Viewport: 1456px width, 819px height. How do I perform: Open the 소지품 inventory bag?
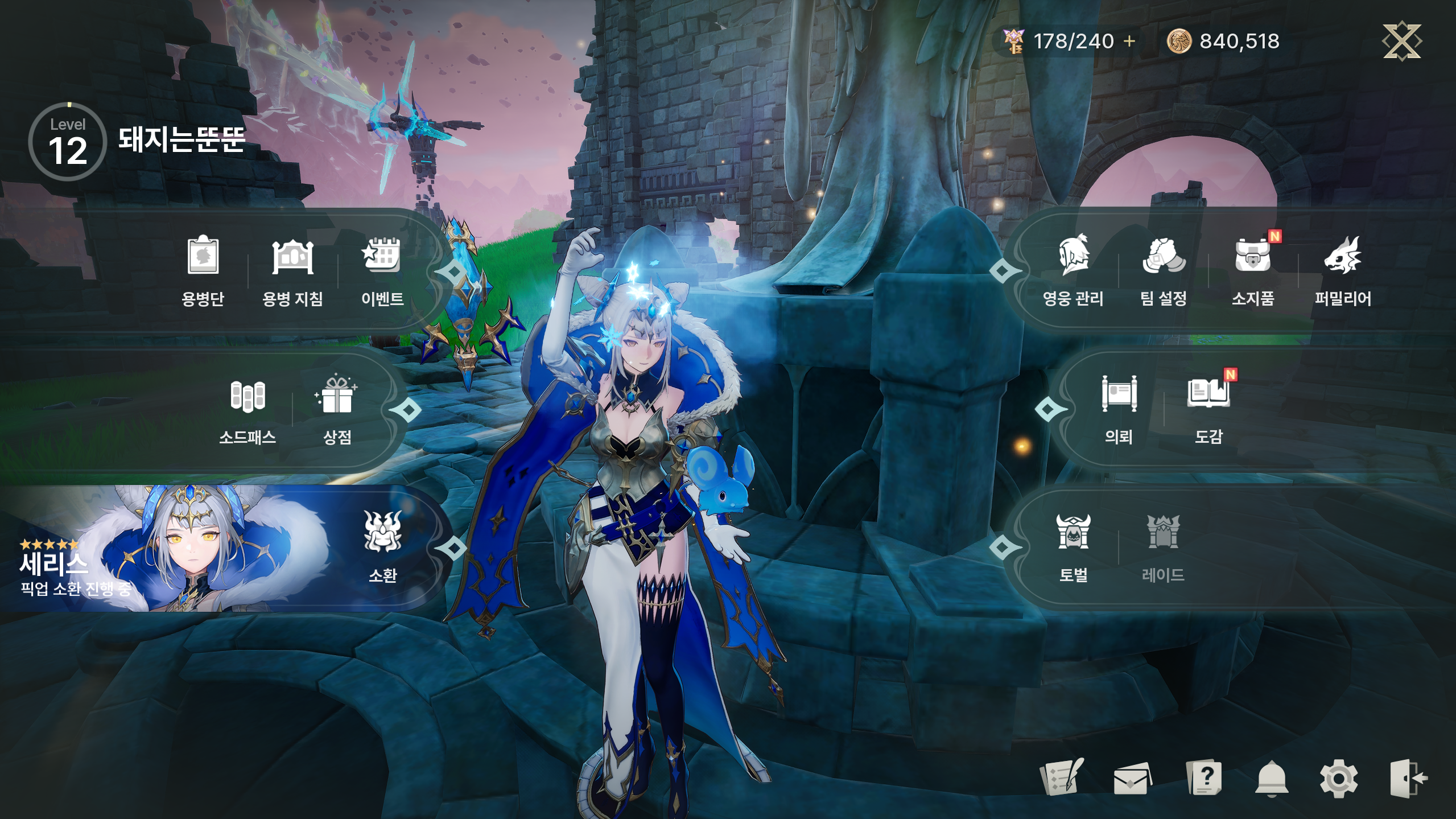(1253, 269)
